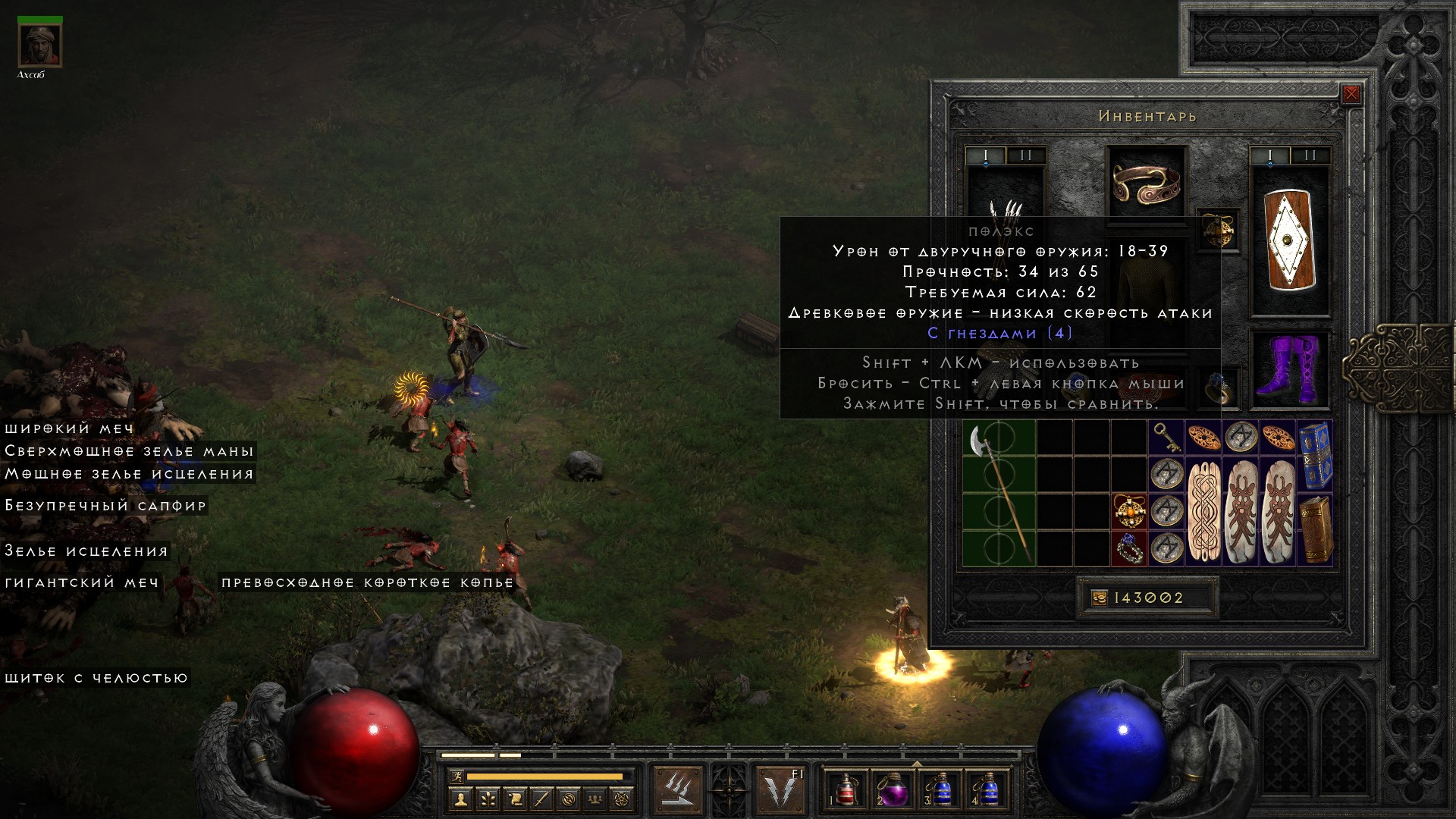The image size is (1456, 819).
Task: Pick up the amulet in the inventory grid
Action: click(x=1129, y=510)
